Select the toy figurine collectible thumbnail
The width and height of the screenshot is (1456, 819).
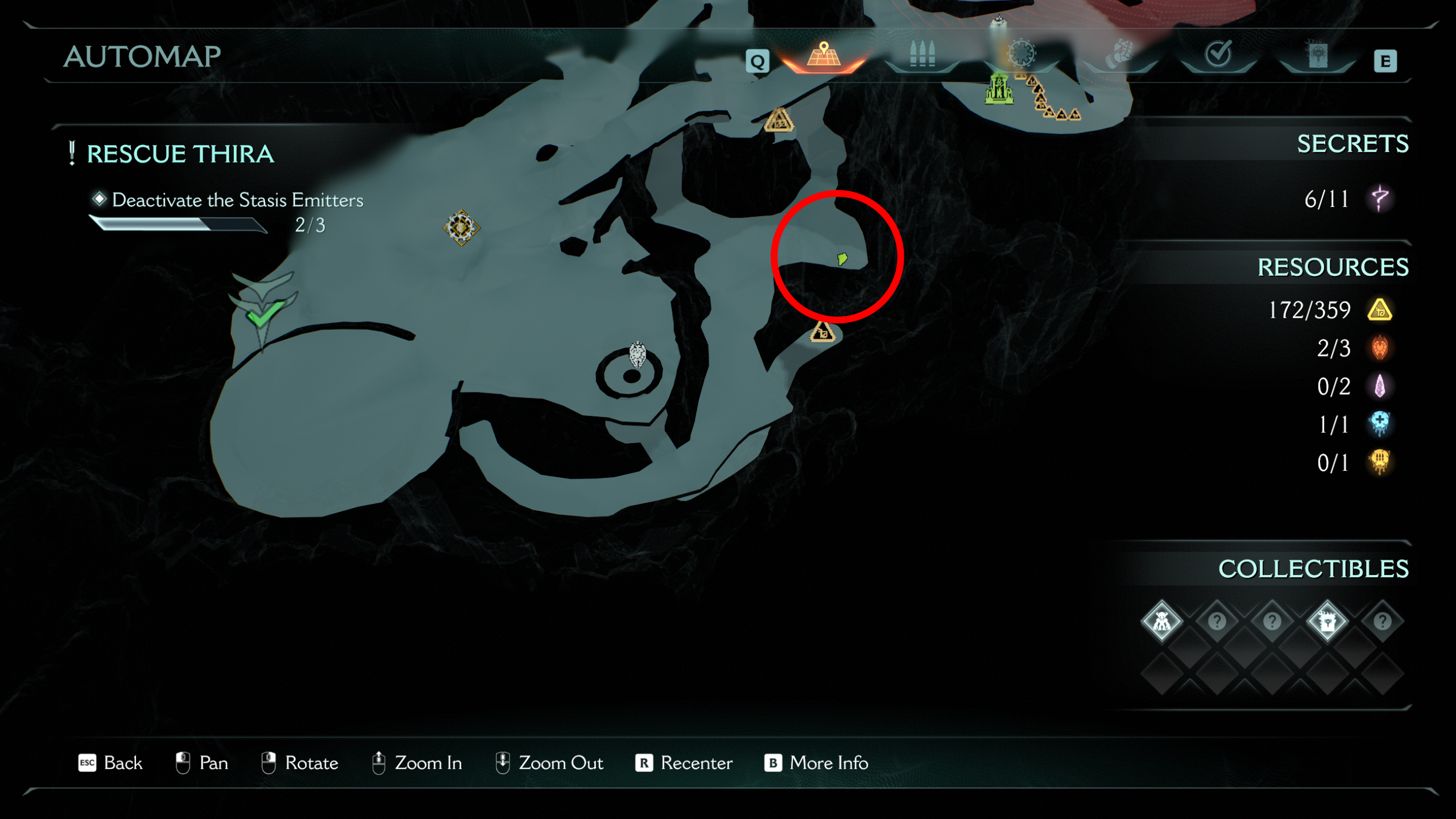[x=1162, y=622]
